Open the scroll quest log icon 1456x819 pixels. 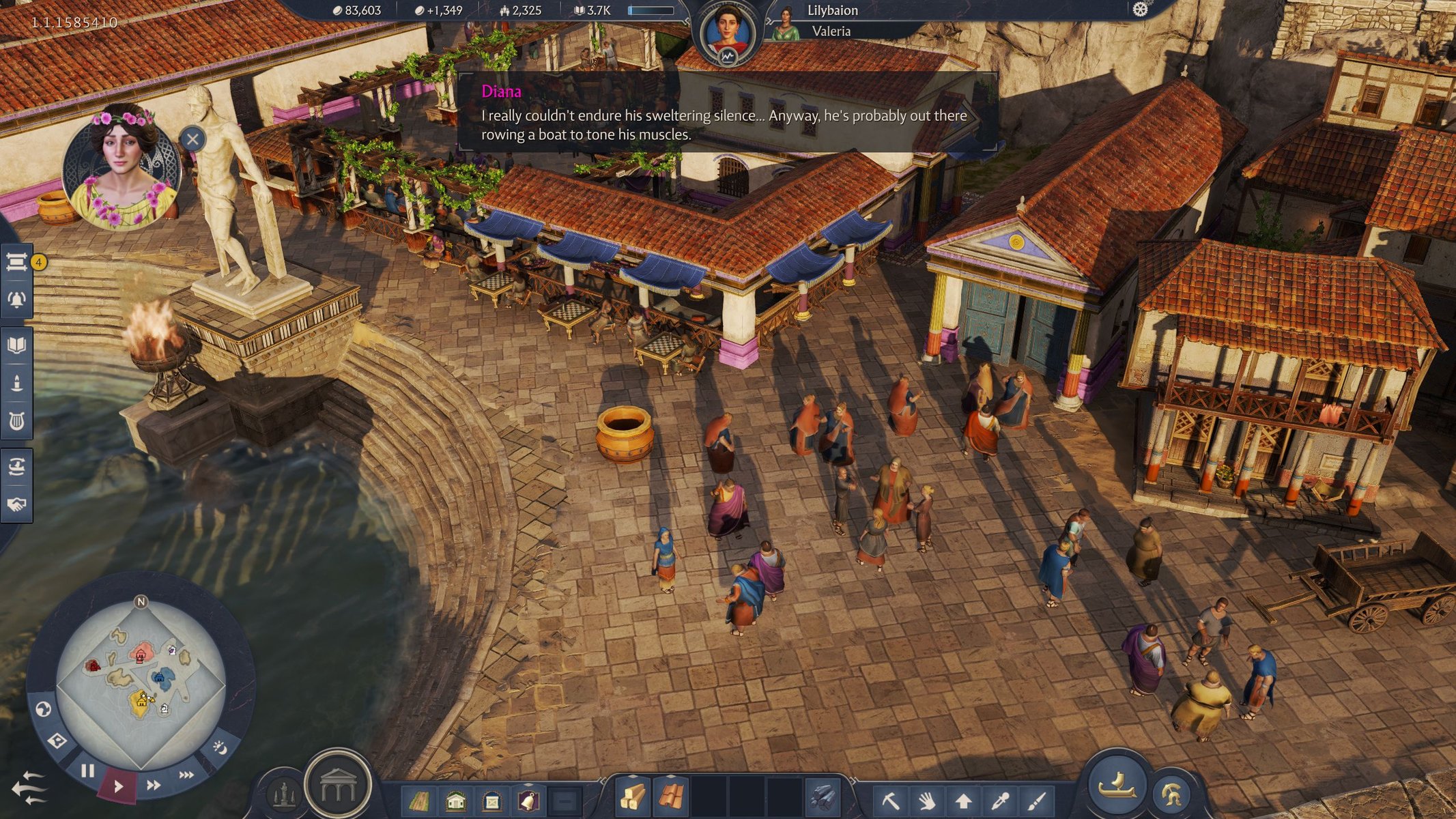click(x=16, y=261)
